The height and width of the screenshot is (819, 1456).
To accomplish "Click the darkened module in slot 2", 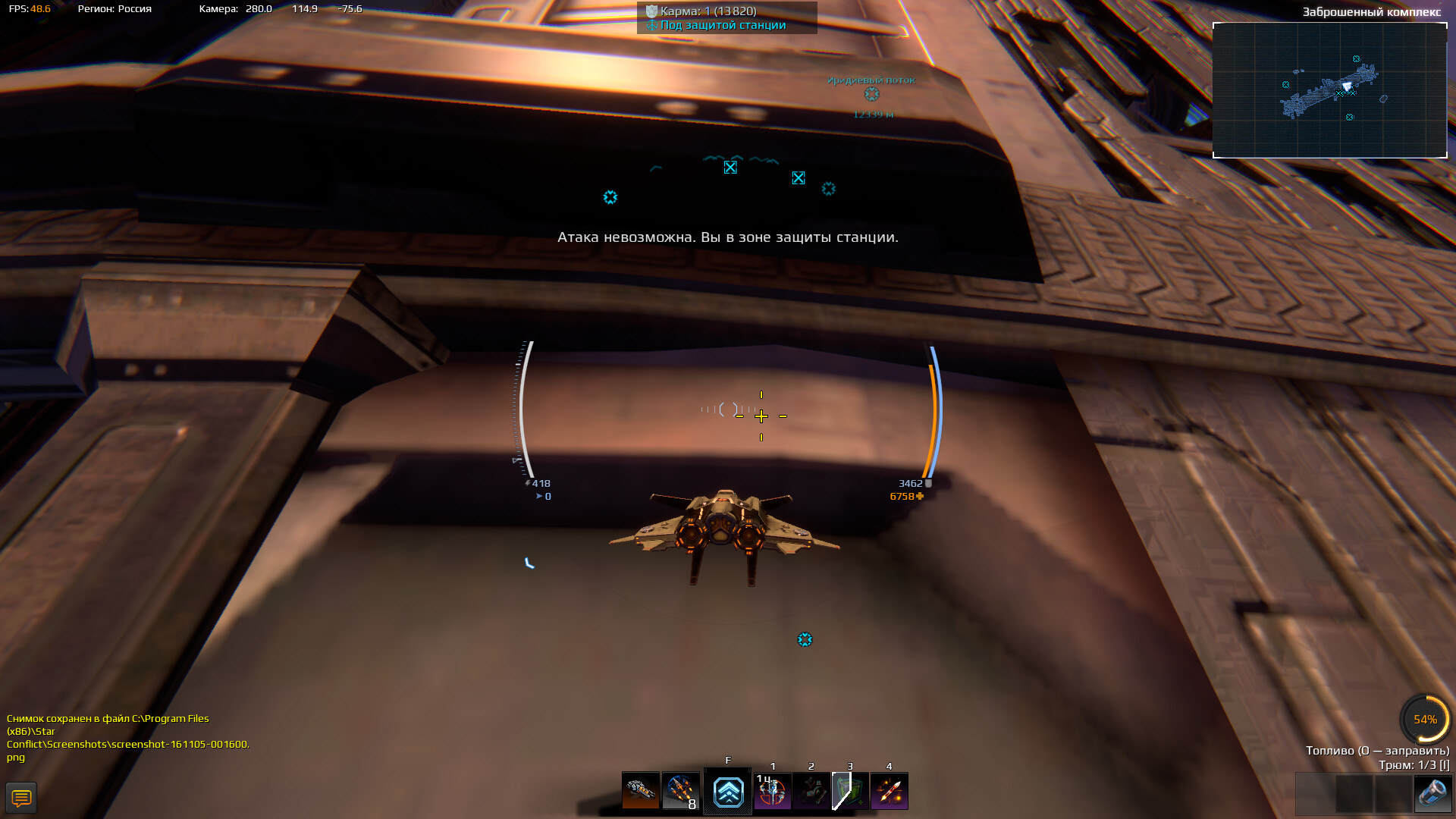I will 811,792.
